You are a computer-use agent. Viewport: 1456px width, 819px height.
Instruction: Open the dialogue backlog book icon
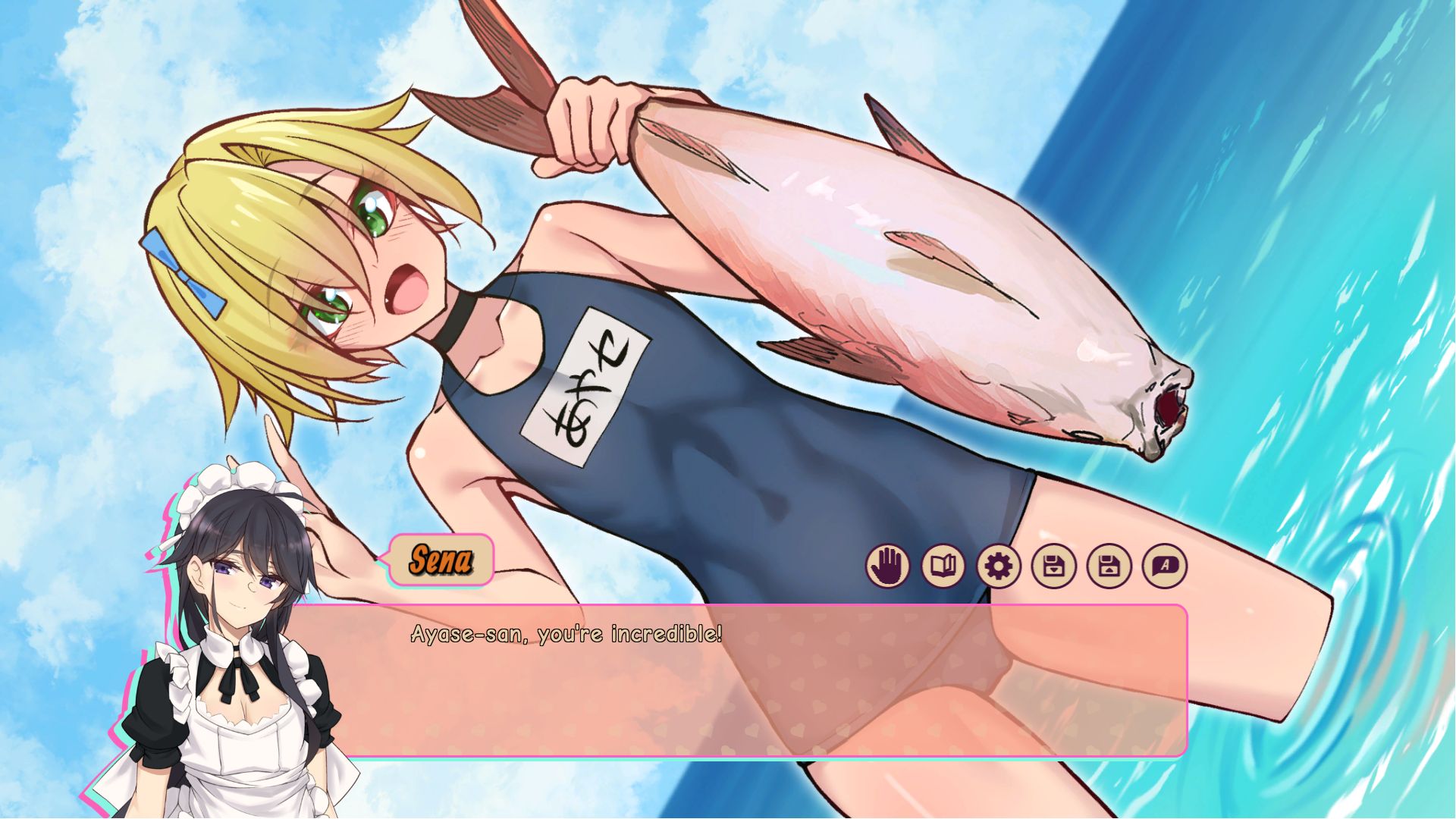click(943, 566)
